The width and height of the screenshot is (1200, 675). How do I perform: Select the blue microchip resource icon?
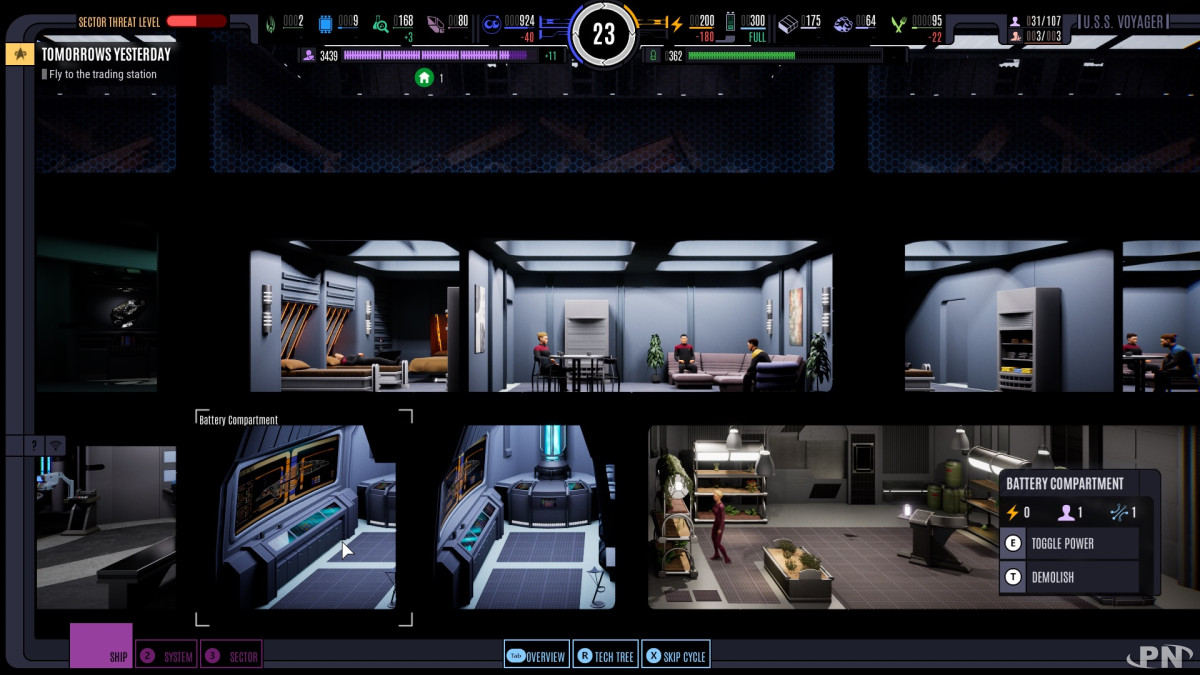coord(325,24)
